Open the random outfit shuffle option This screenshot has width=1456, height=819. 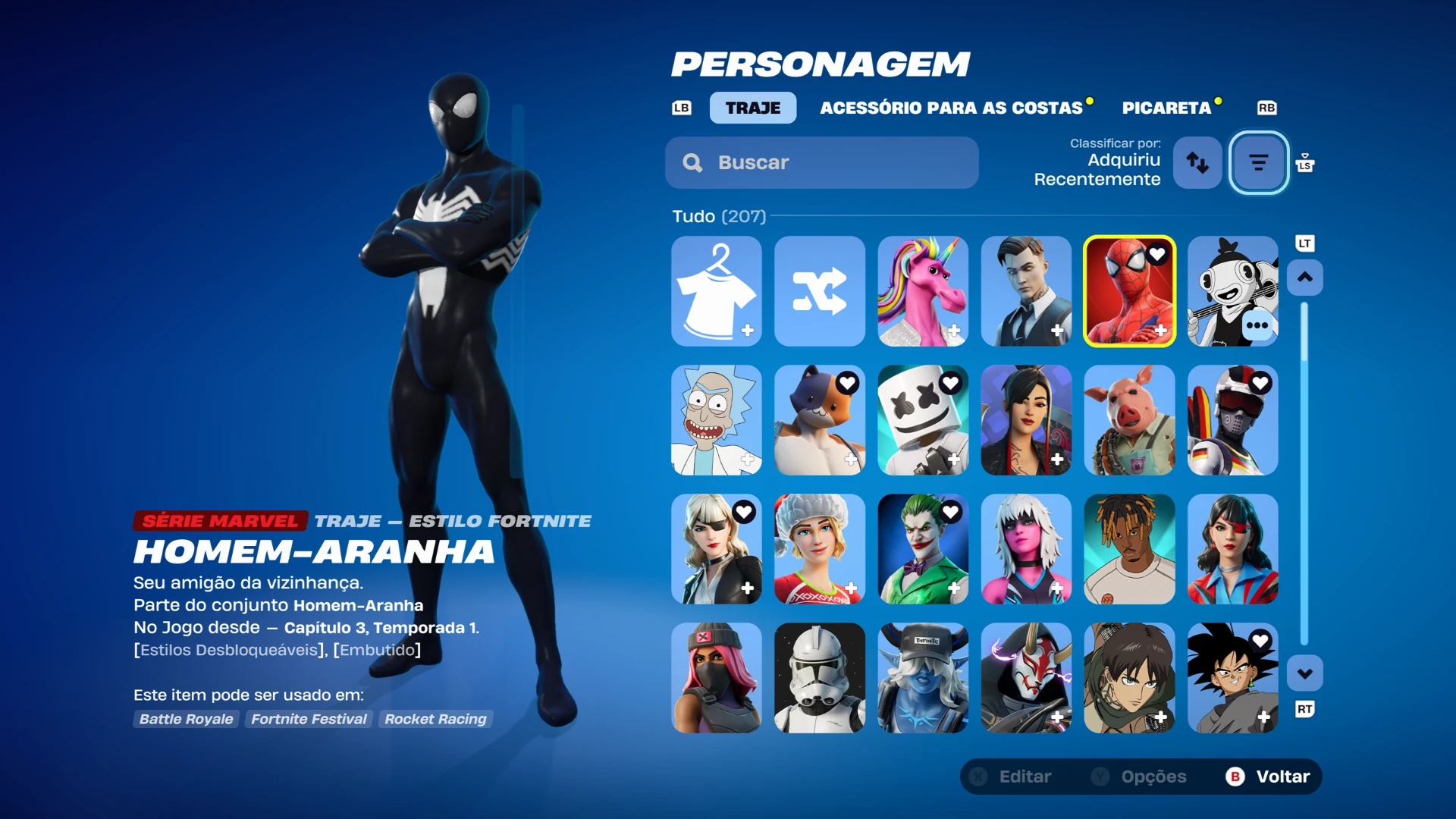[819, 291]
